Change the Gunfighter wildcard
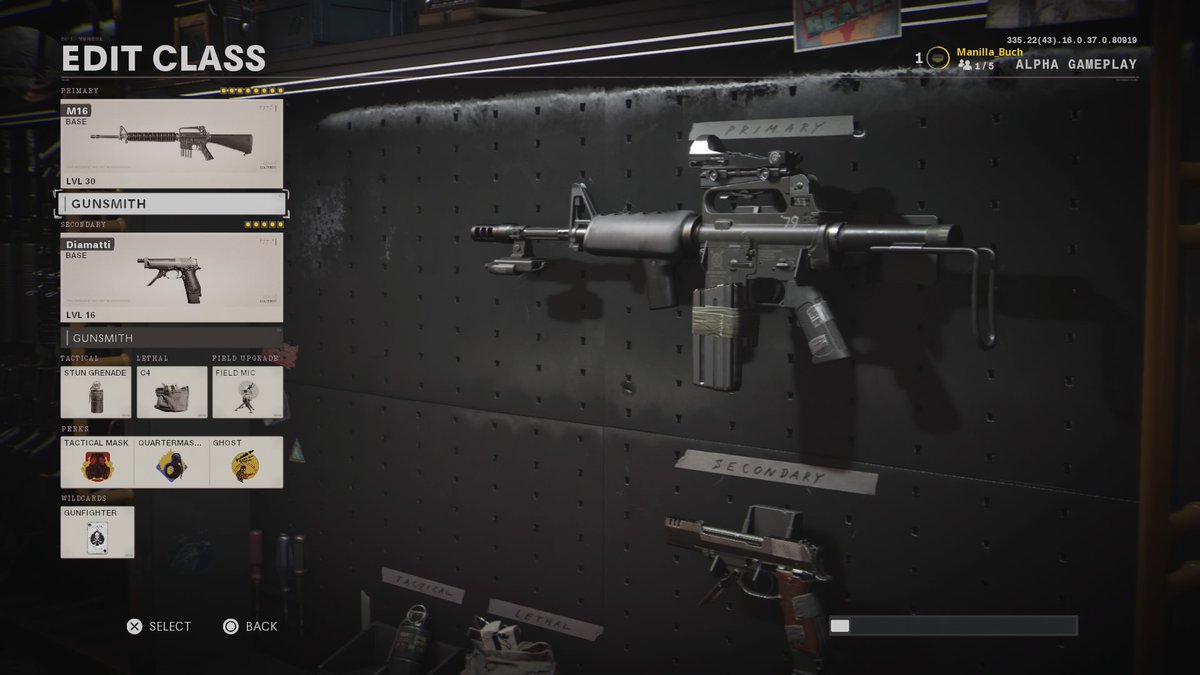Screen dimensions: 1200x675 pyautogui.click(x=97, y=532)
